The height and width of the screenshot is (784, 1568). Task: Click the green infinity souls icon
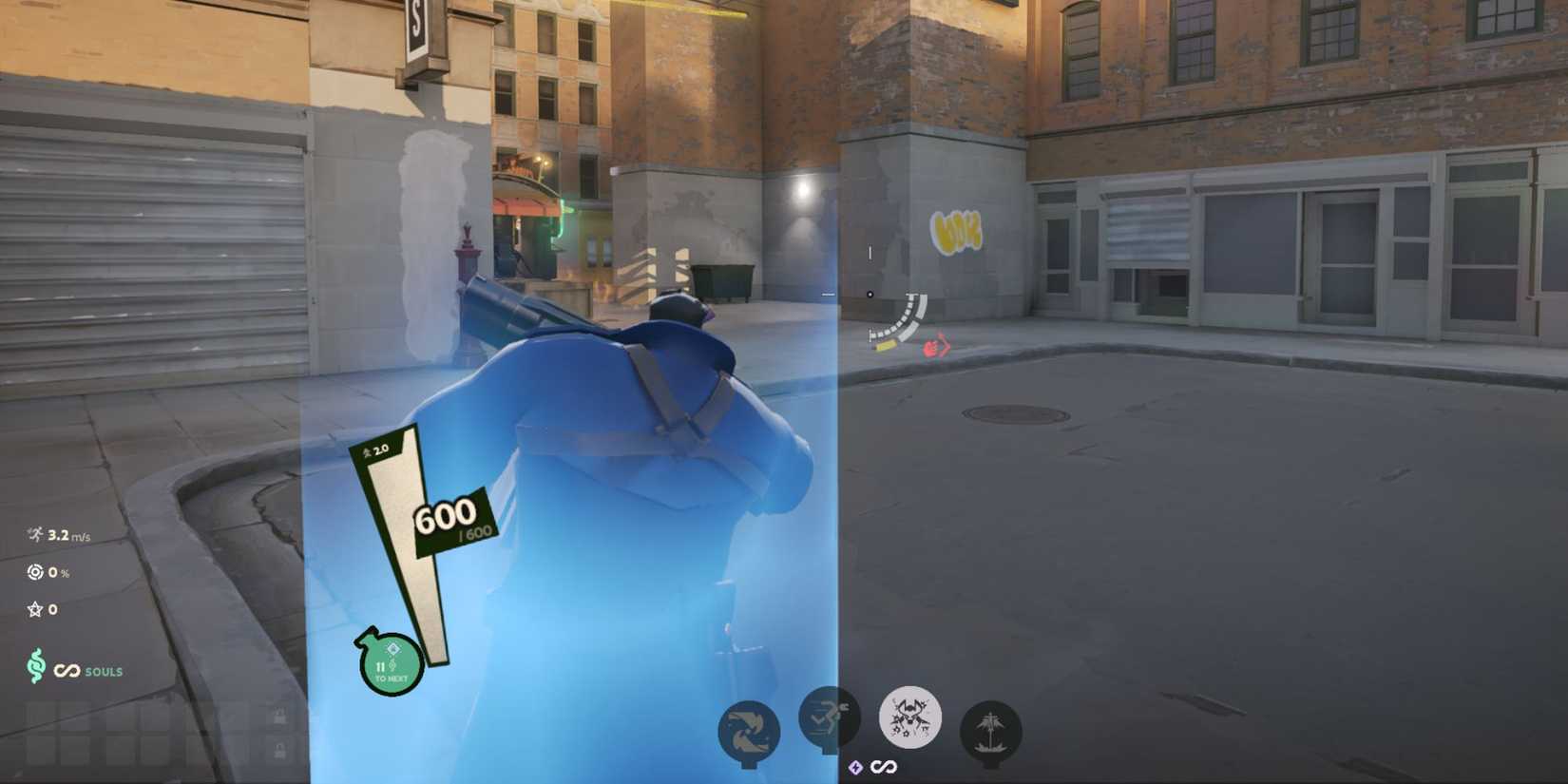click(36, 669)
